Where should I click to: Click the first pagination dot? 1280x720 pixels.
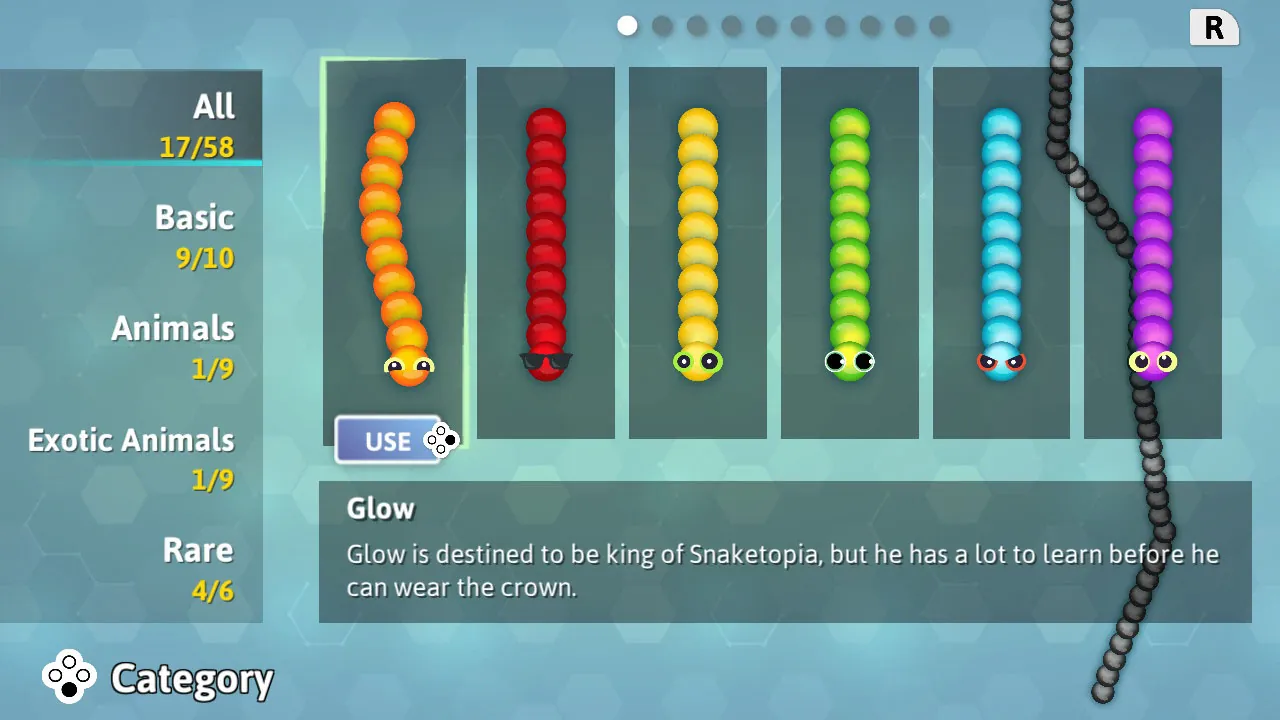(627, 25)
